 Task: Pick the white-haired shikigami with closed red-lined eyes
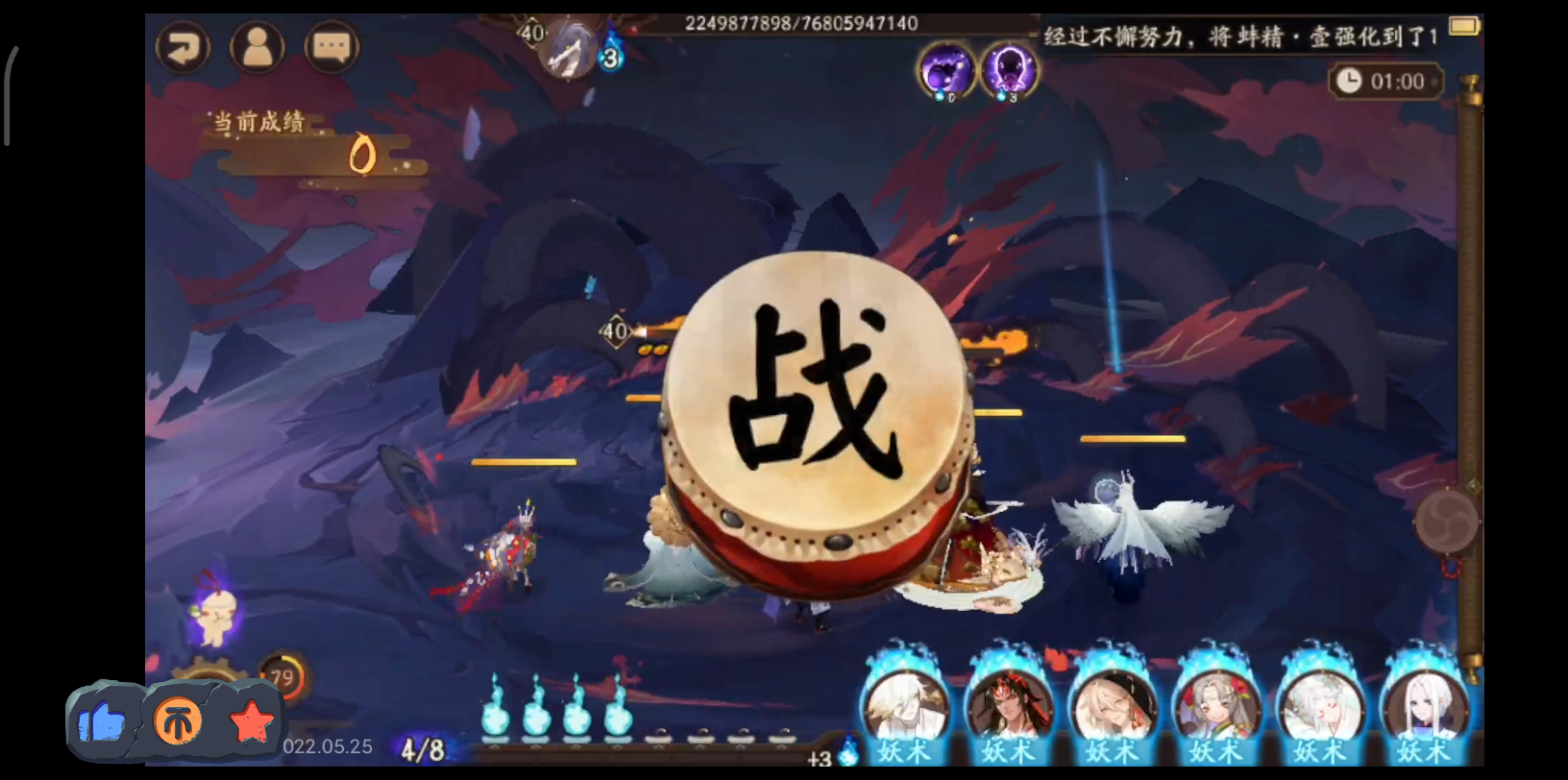[x=1319, y=706]
